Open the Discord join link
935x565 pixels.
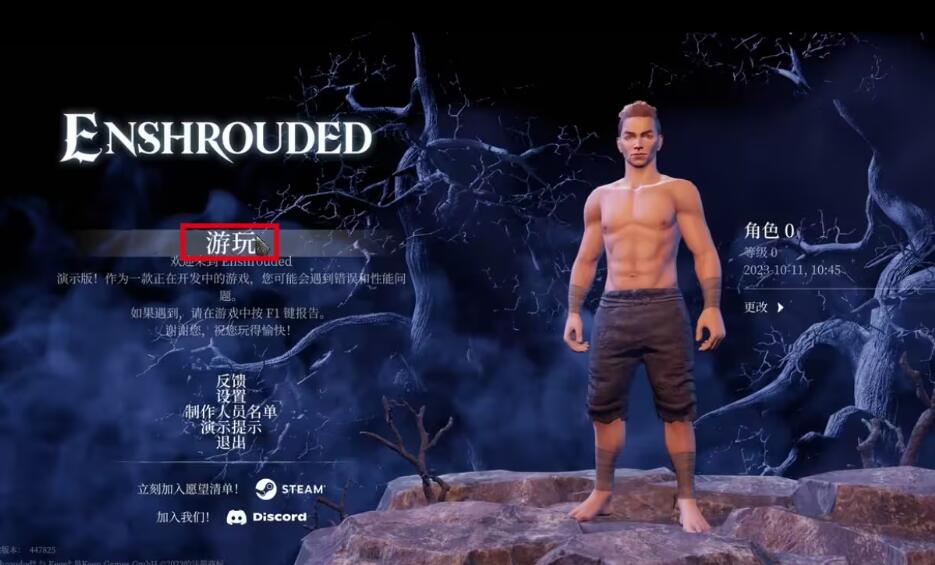coord(266,517)
